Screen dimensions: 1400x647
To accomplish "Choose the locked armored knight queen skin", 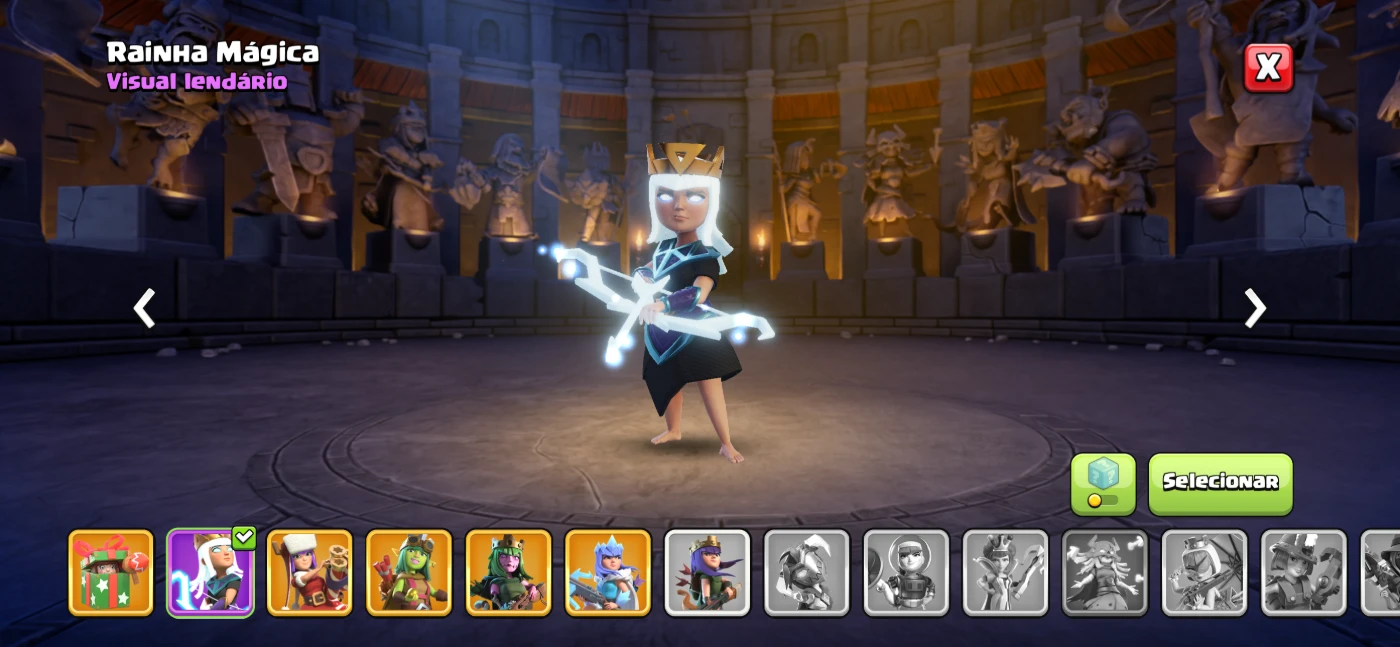I will (807, 572).
